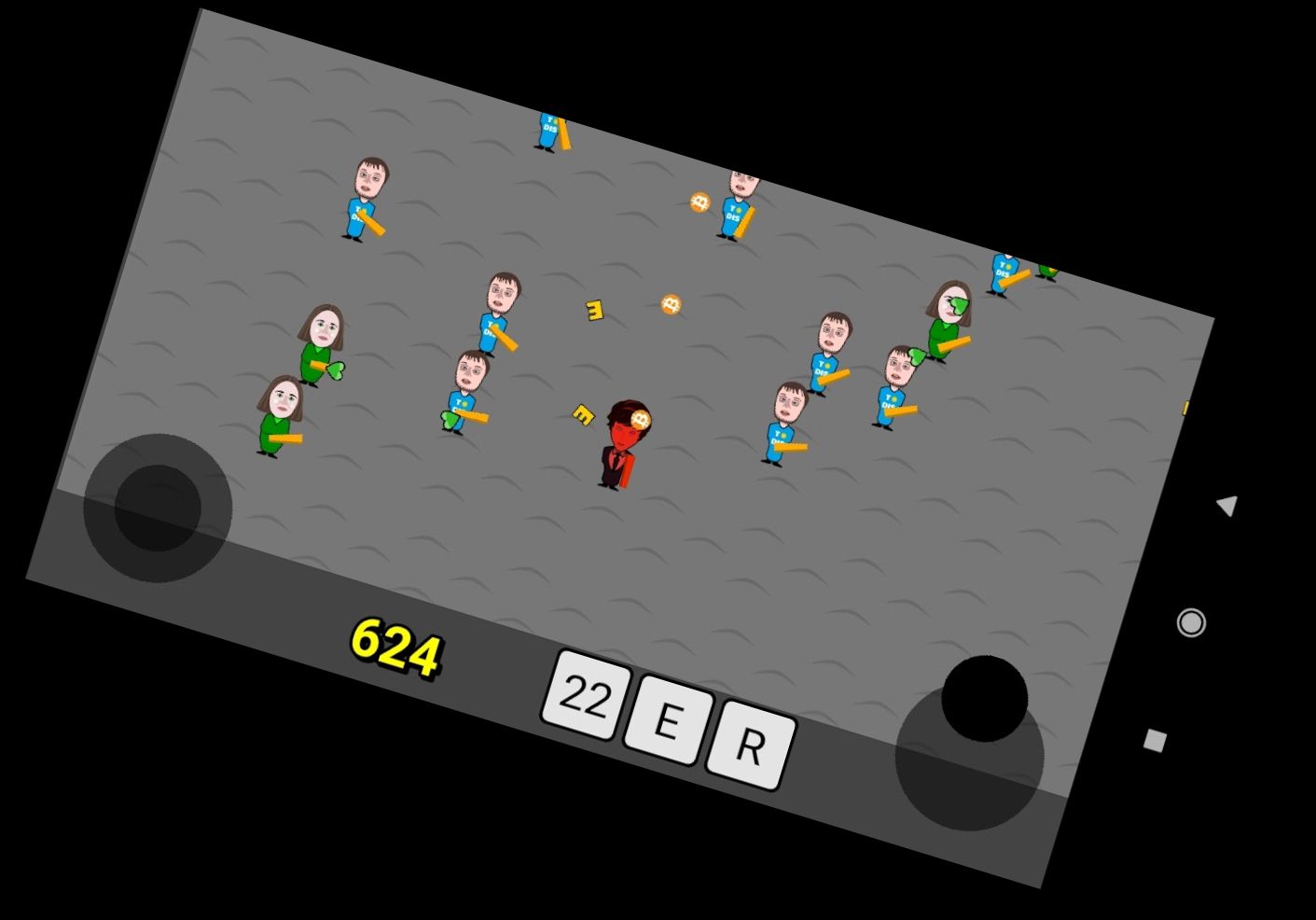Pick up the yellow E letter near center

pyautogui.click(x=593, y=309)
